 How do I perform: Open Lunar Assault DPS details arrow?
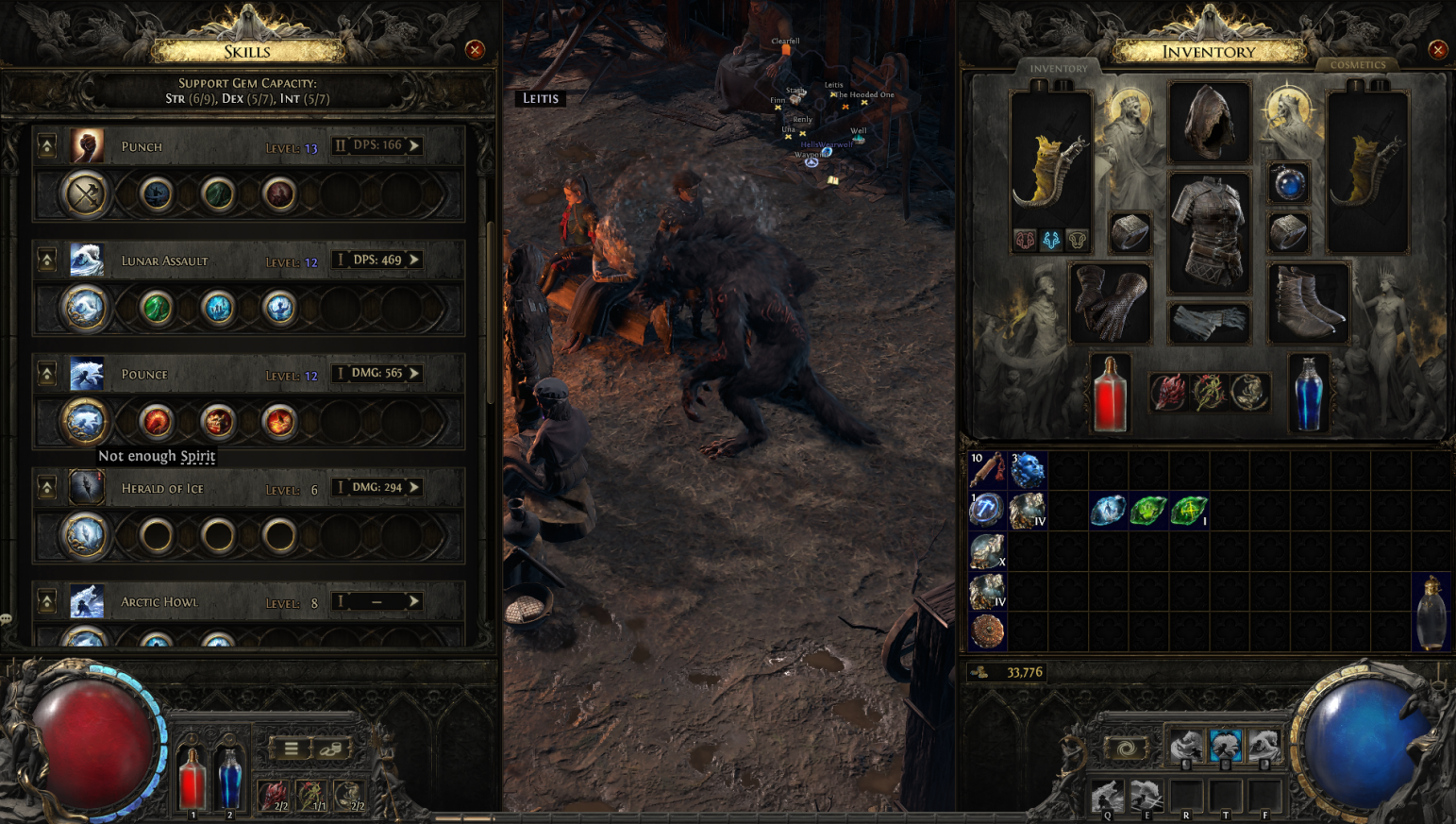pyautogui.click(x=414, y=260)
